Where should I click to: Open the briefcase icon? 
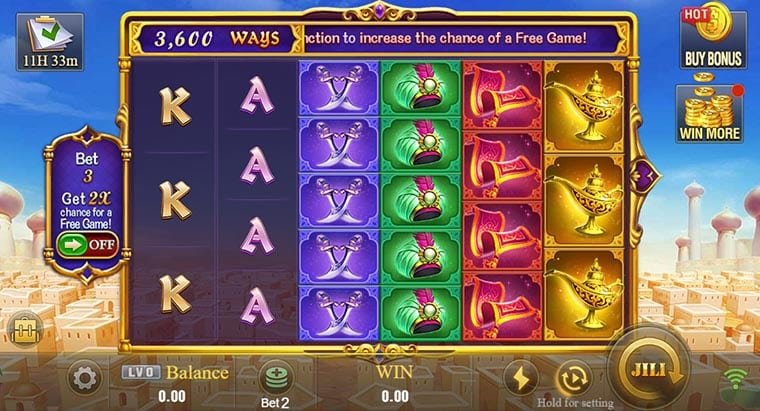[x=20, y=326]
